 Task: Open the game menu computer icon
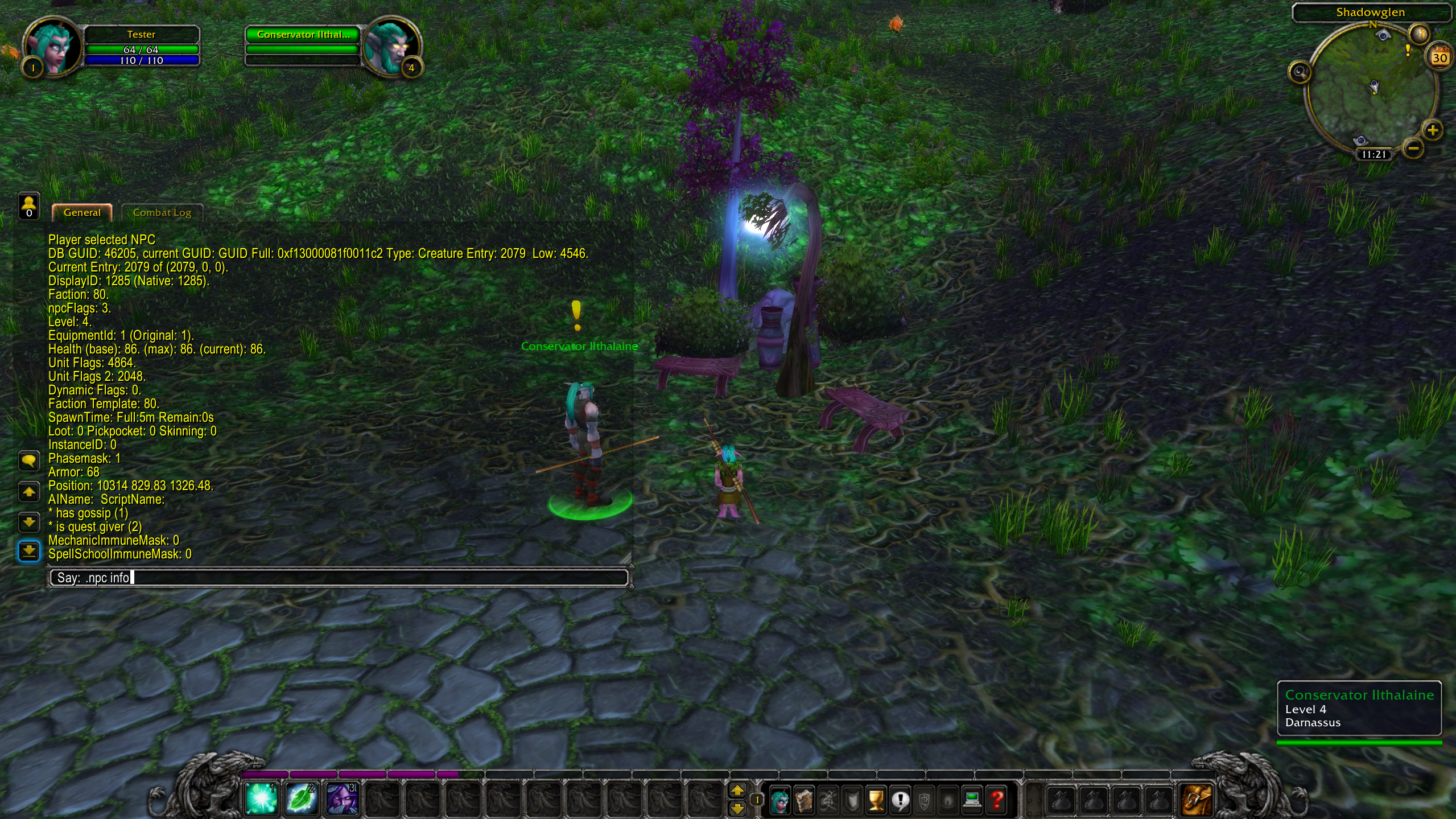(972, 801)
